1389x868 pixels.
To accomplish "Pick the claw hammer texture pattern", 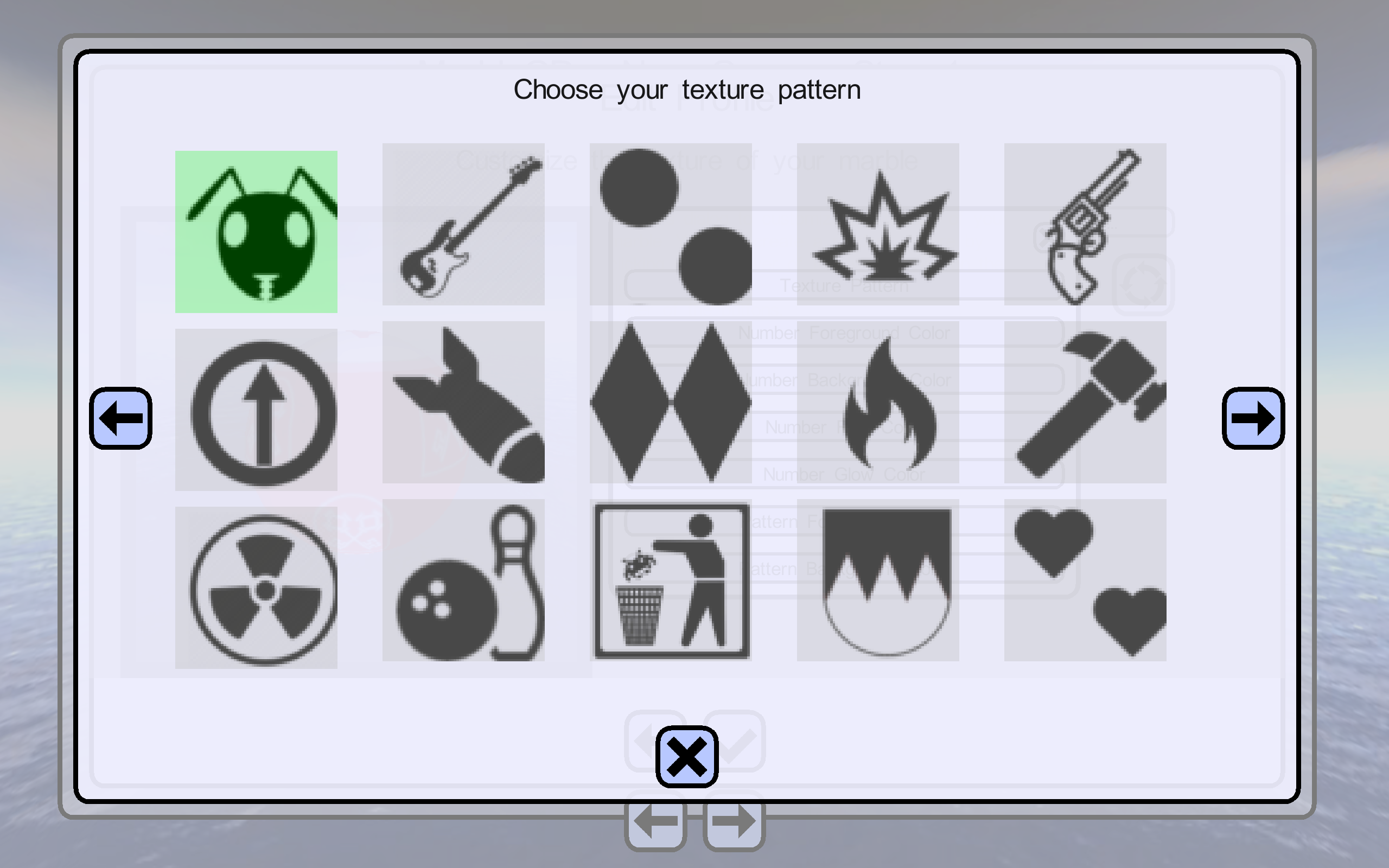I will point(1085,403).
